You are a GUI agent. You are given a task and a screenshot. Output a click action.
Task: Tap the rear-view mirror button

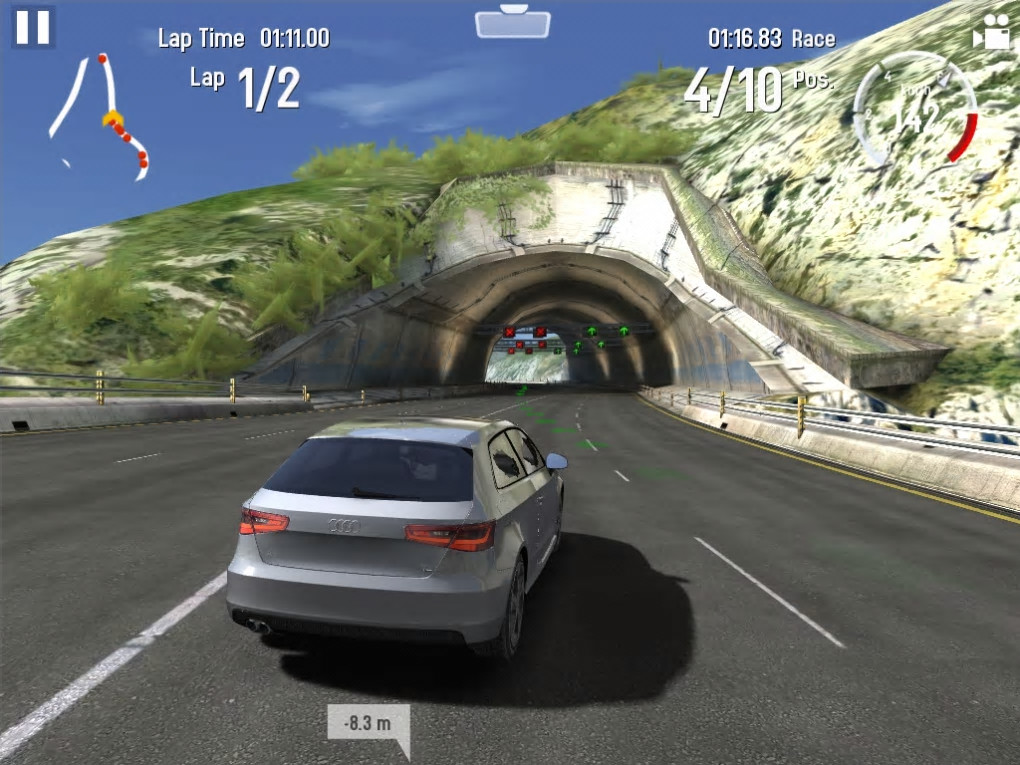click(x=512, y=22)
